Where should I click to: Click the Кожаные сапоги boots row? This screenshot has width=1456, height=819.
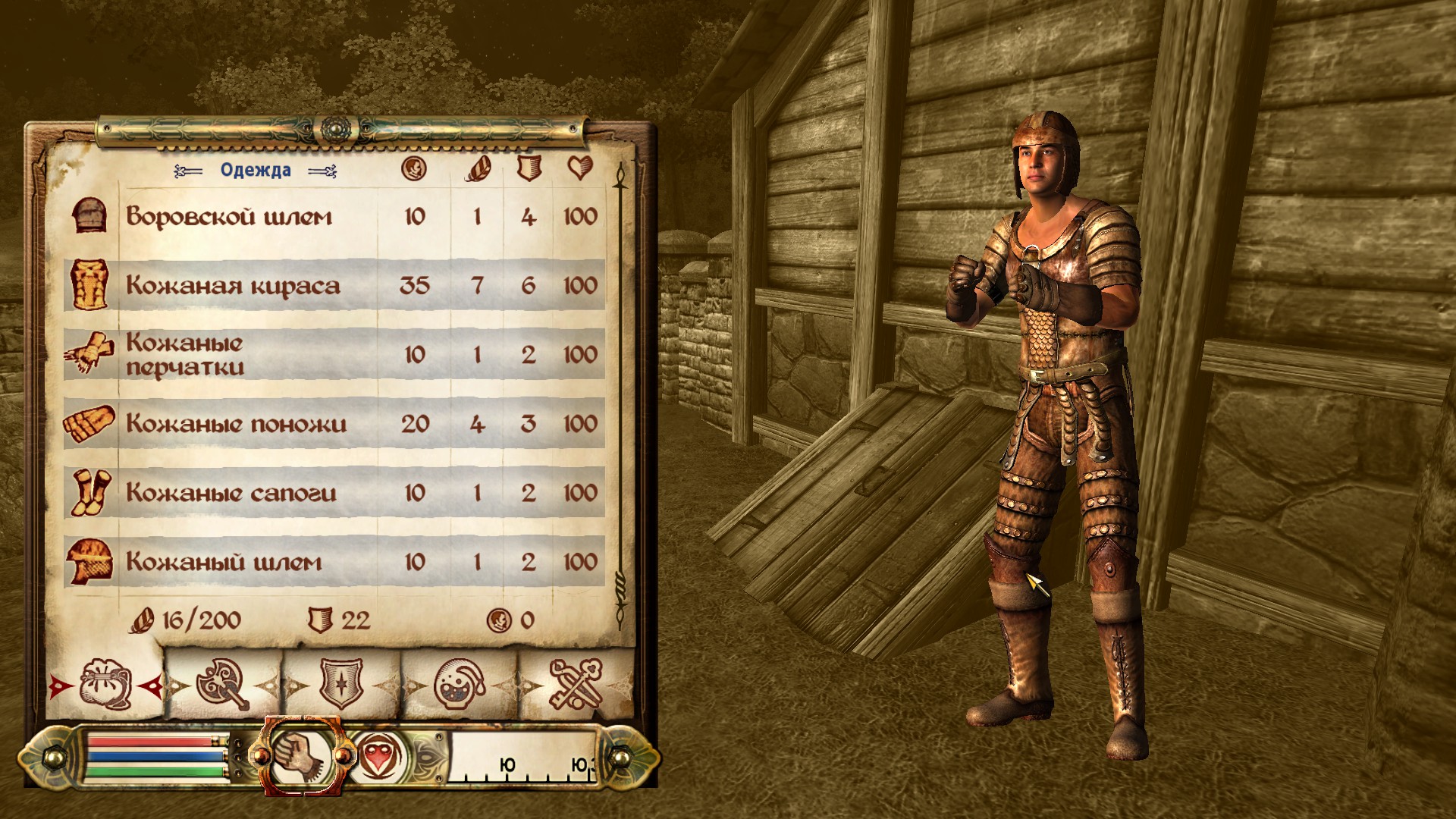pos(231,493)
